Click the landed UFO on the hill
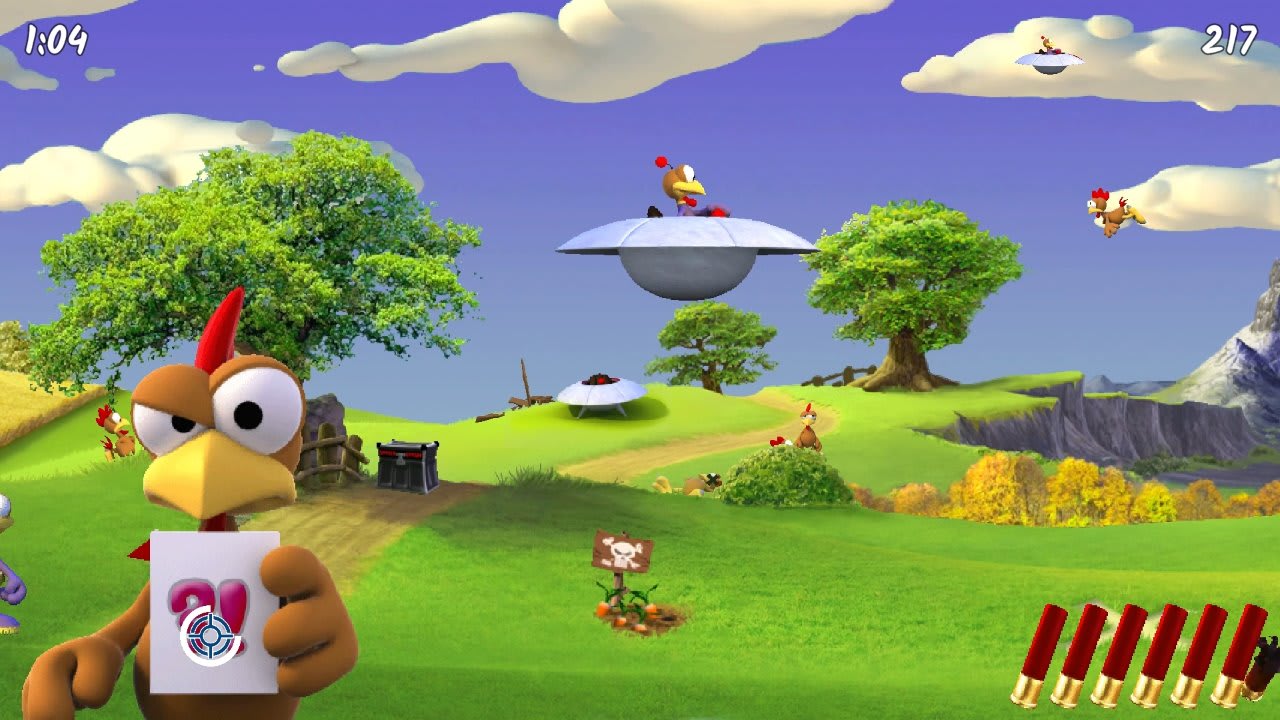This screenshot has width=1280, height=720. 600,395
